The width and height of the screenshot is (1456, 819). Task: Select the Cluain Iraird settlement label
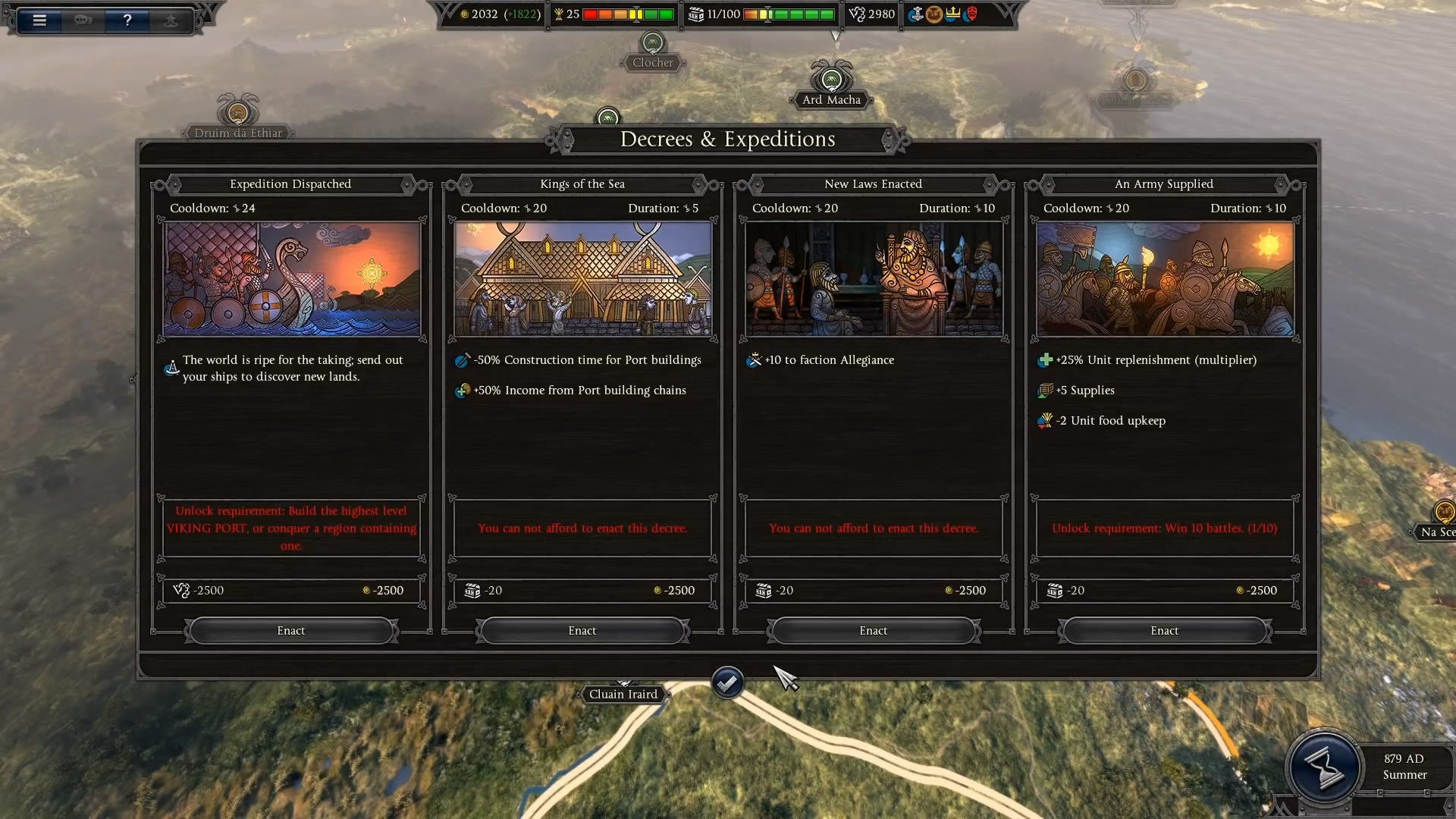(x=623, y=694)
